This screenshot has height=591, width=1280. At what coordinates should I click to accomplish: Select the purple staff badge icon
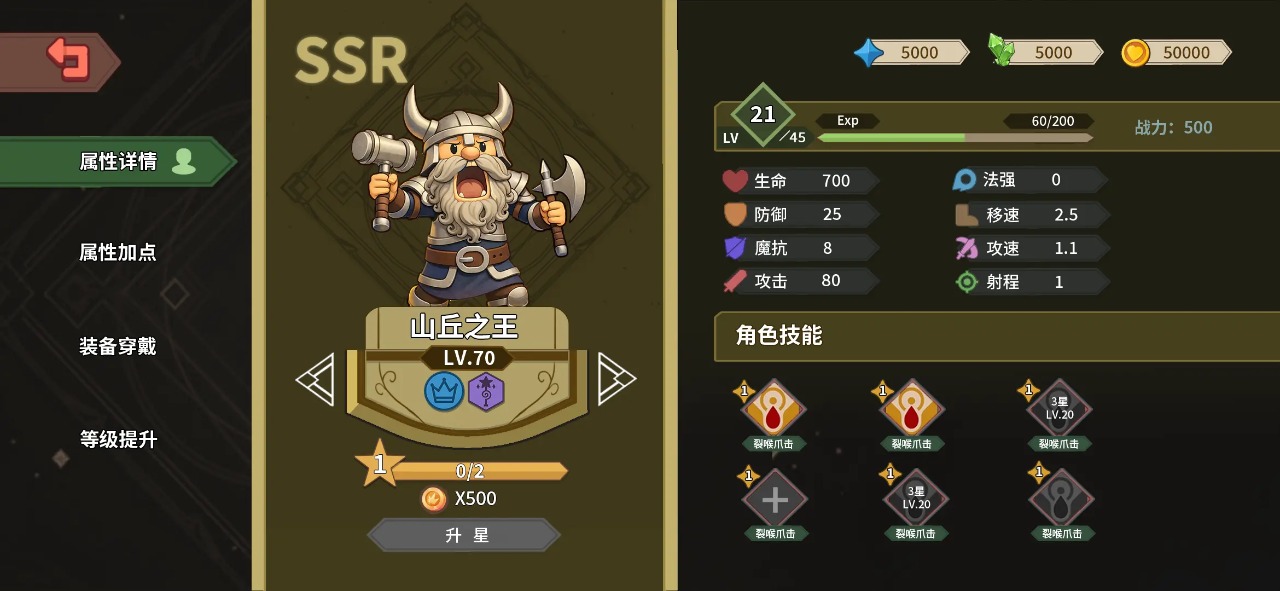click(486, 391)
